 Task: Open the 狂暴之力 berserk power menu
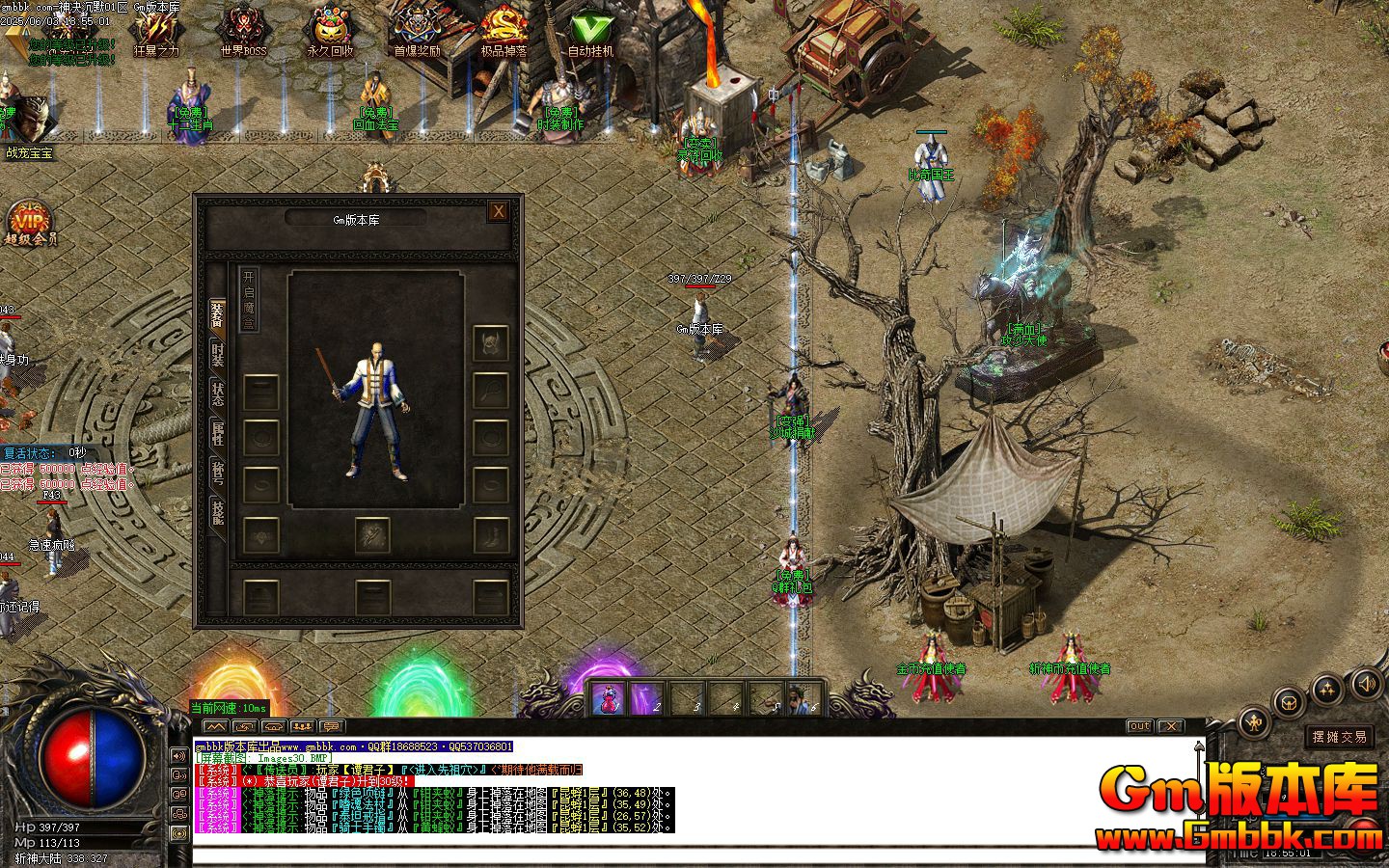pos(156,32)
